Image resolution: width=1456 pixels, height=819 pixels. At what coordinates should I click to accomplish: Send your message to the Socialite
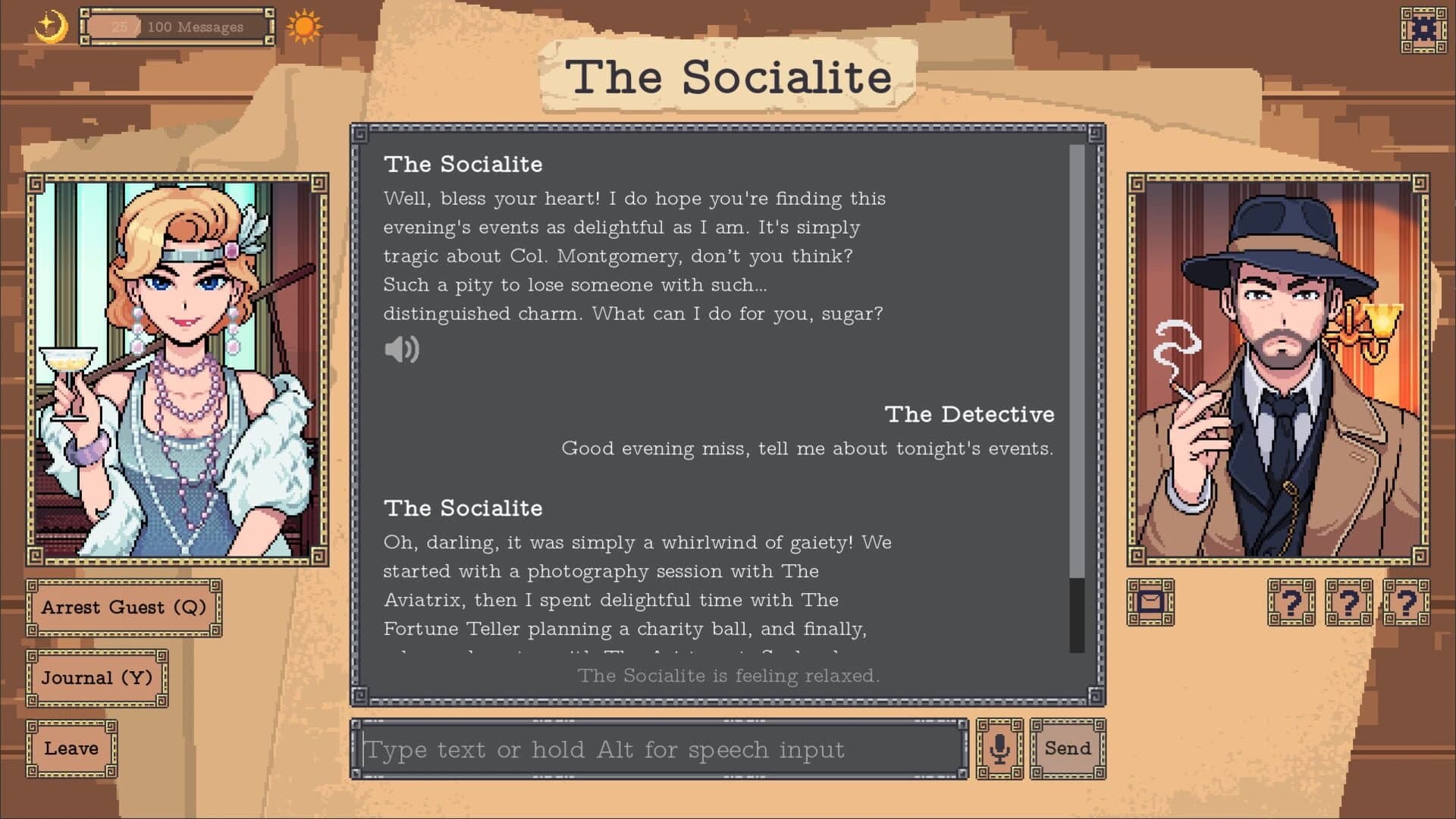click(1067, 748)
